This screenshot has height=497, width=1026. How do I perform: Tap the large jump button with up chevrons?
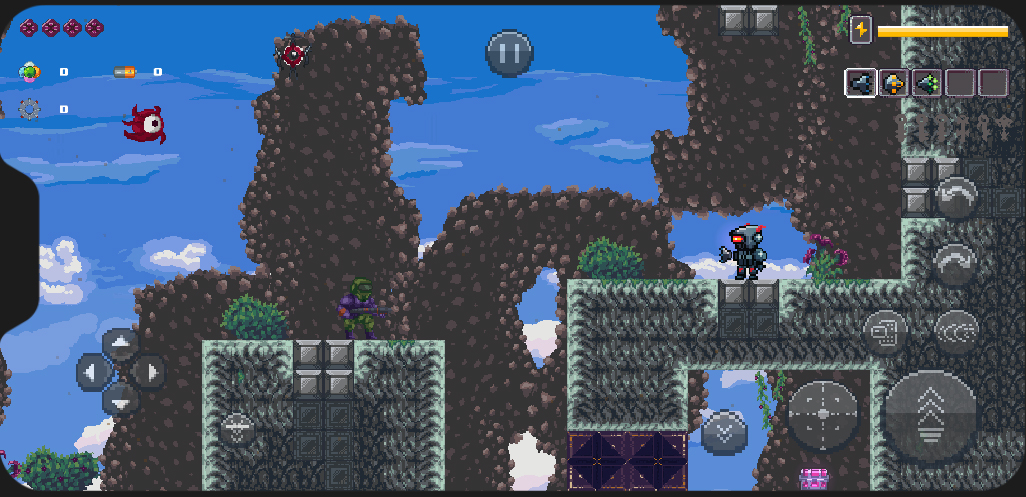click(x=930, y=416)
